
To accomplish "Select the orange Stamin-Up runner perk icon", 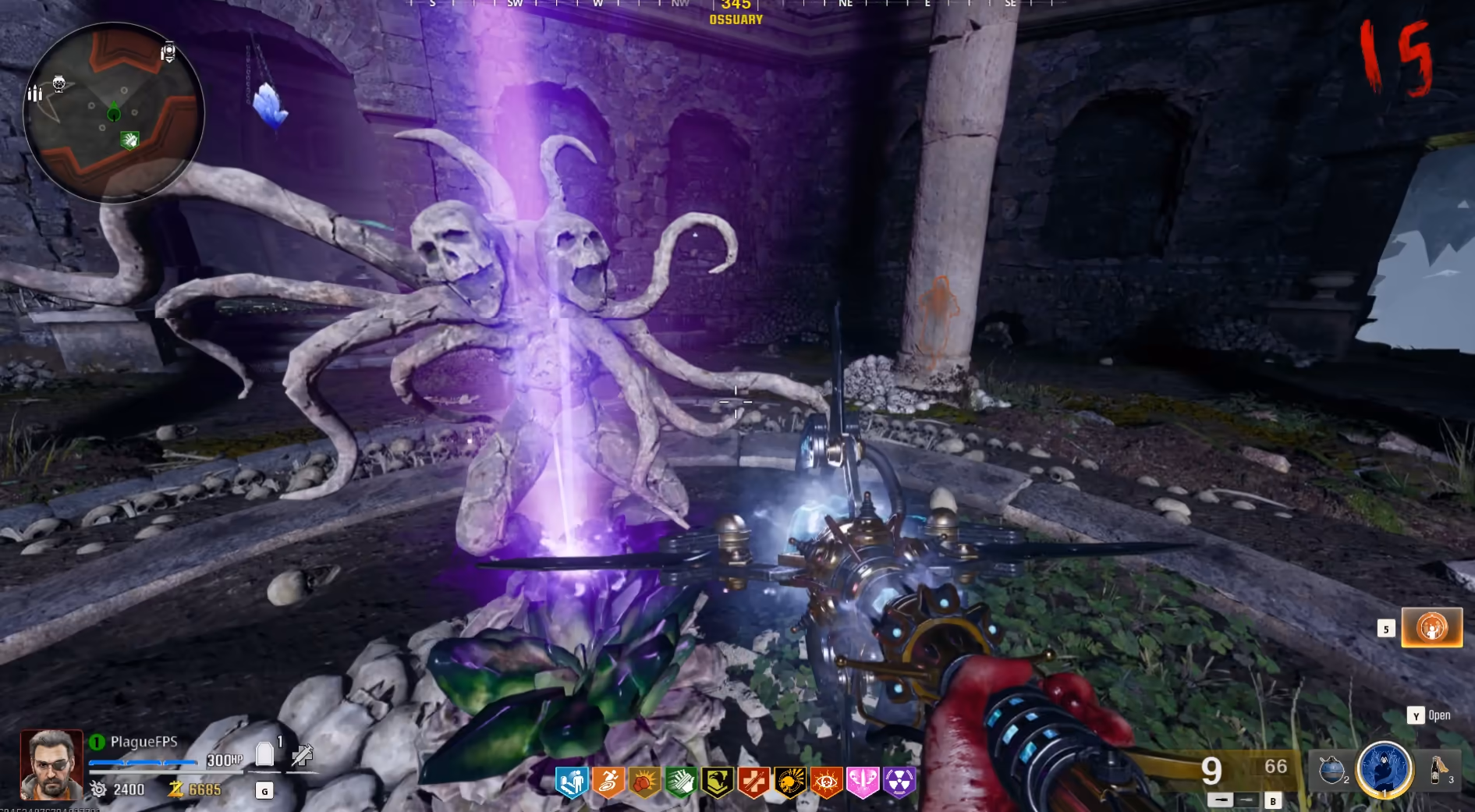I will coord(608,782).
